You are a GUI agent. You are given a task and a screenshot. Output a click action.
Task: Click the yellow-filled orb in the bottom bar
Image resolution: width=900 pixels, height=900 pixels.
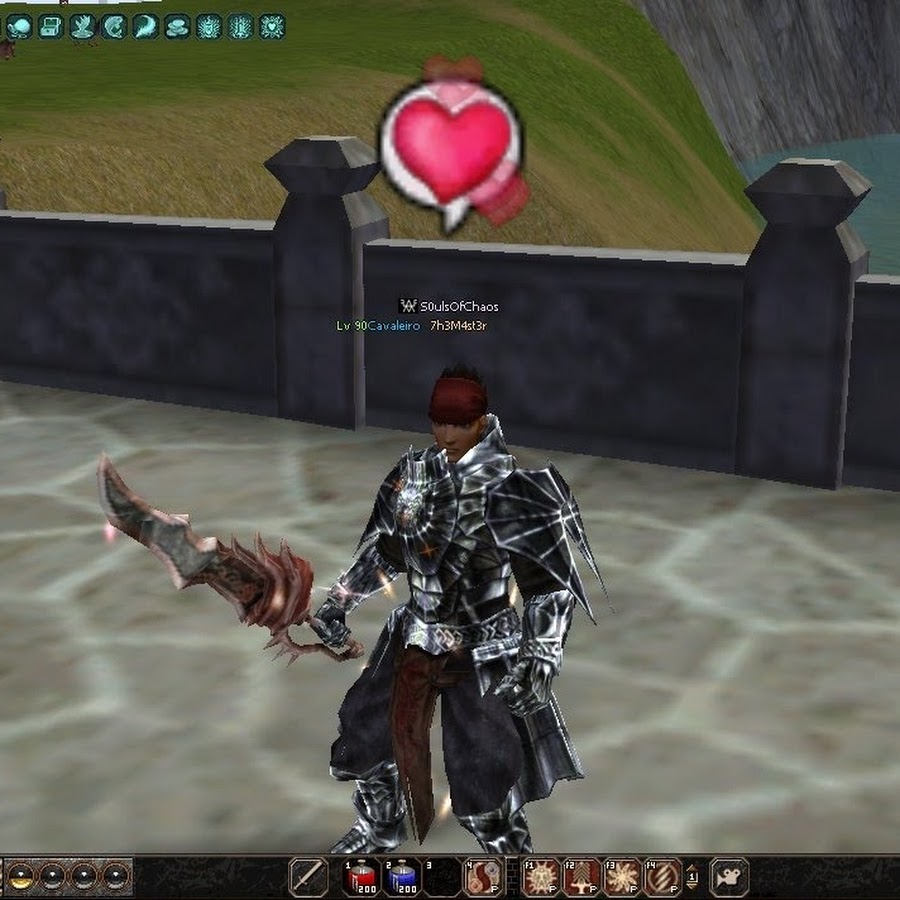point(20,877)
